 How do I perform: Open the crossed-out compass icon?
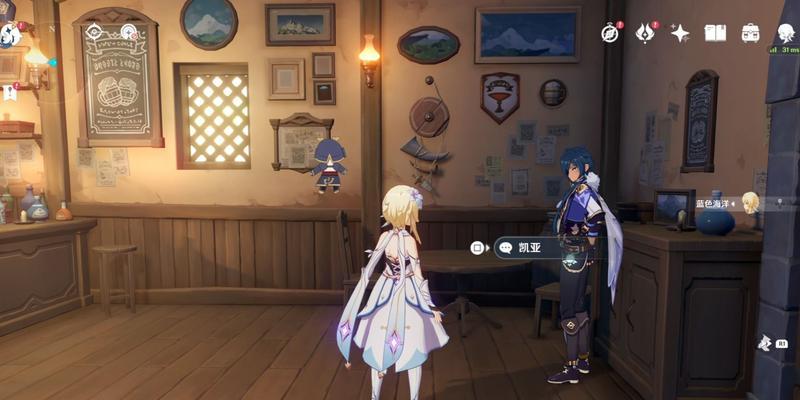click(610, 33)
